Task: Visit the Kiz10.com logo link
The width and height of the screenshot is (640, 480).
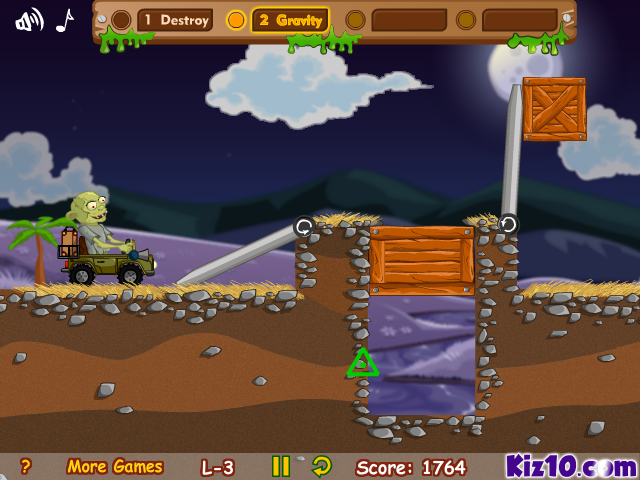Action: click(570, 466)
